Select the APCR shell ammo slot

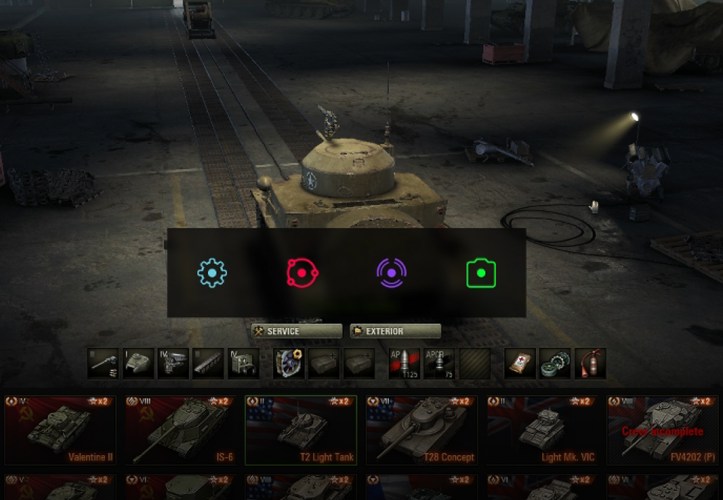[x=439, y=363]
